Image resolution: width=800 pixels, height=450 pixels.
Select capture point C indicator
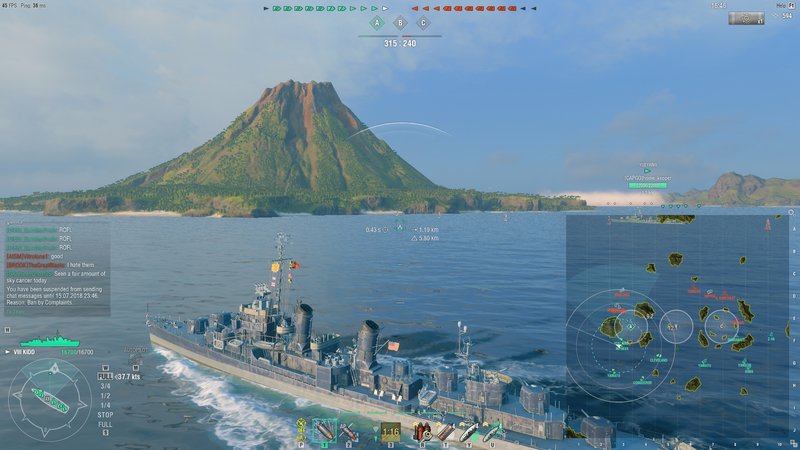[423, 23]
